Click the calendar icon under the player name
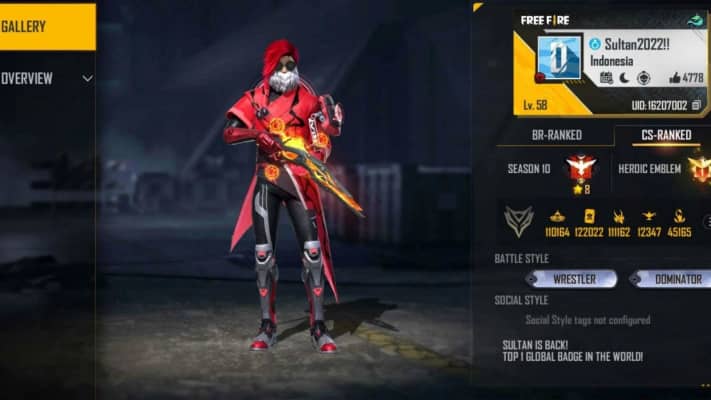This screenshot has width=711, height=400. tap(606, 78)
